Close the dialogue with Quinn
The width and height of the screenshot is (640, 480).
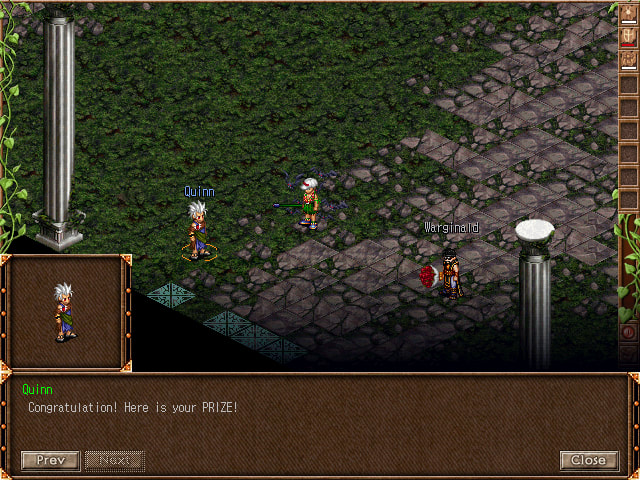coord(589,460)
